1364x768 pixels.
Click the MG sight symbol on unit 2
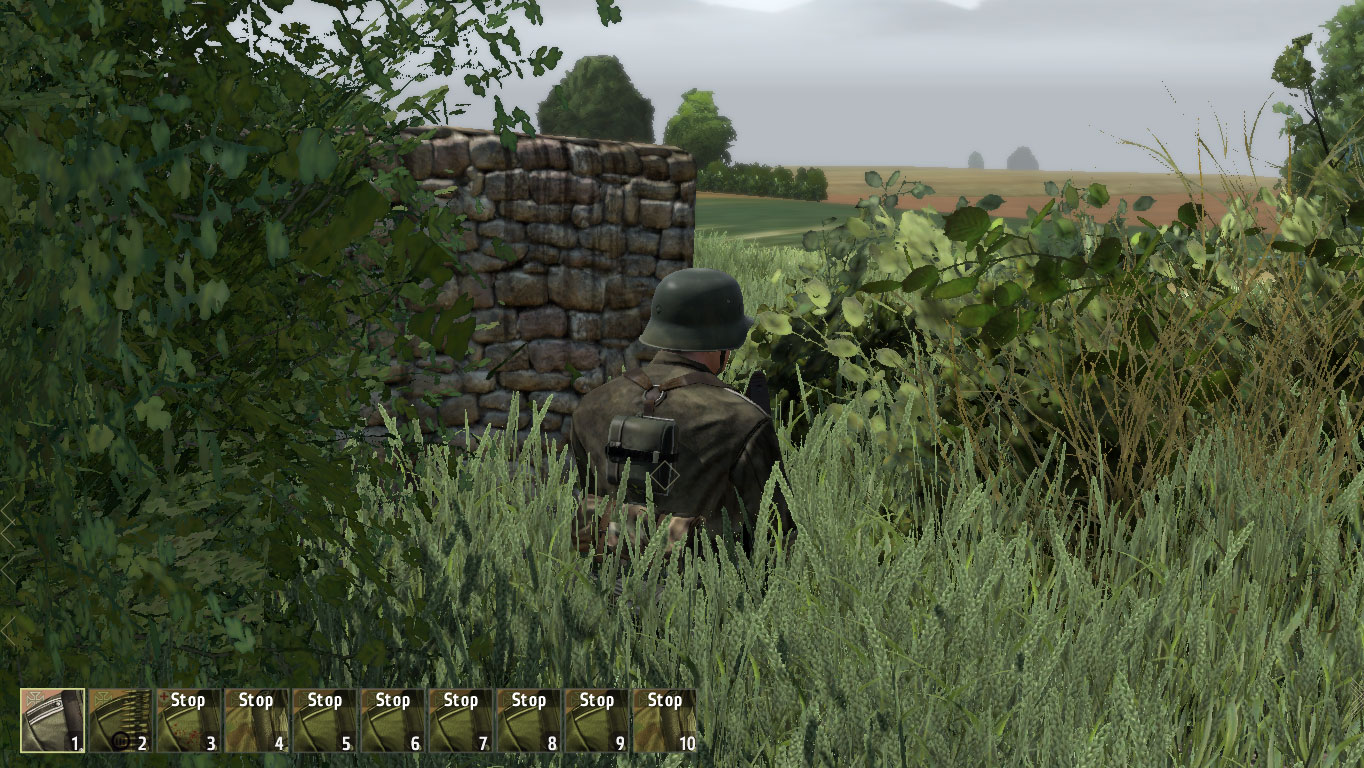coord(120,740)
